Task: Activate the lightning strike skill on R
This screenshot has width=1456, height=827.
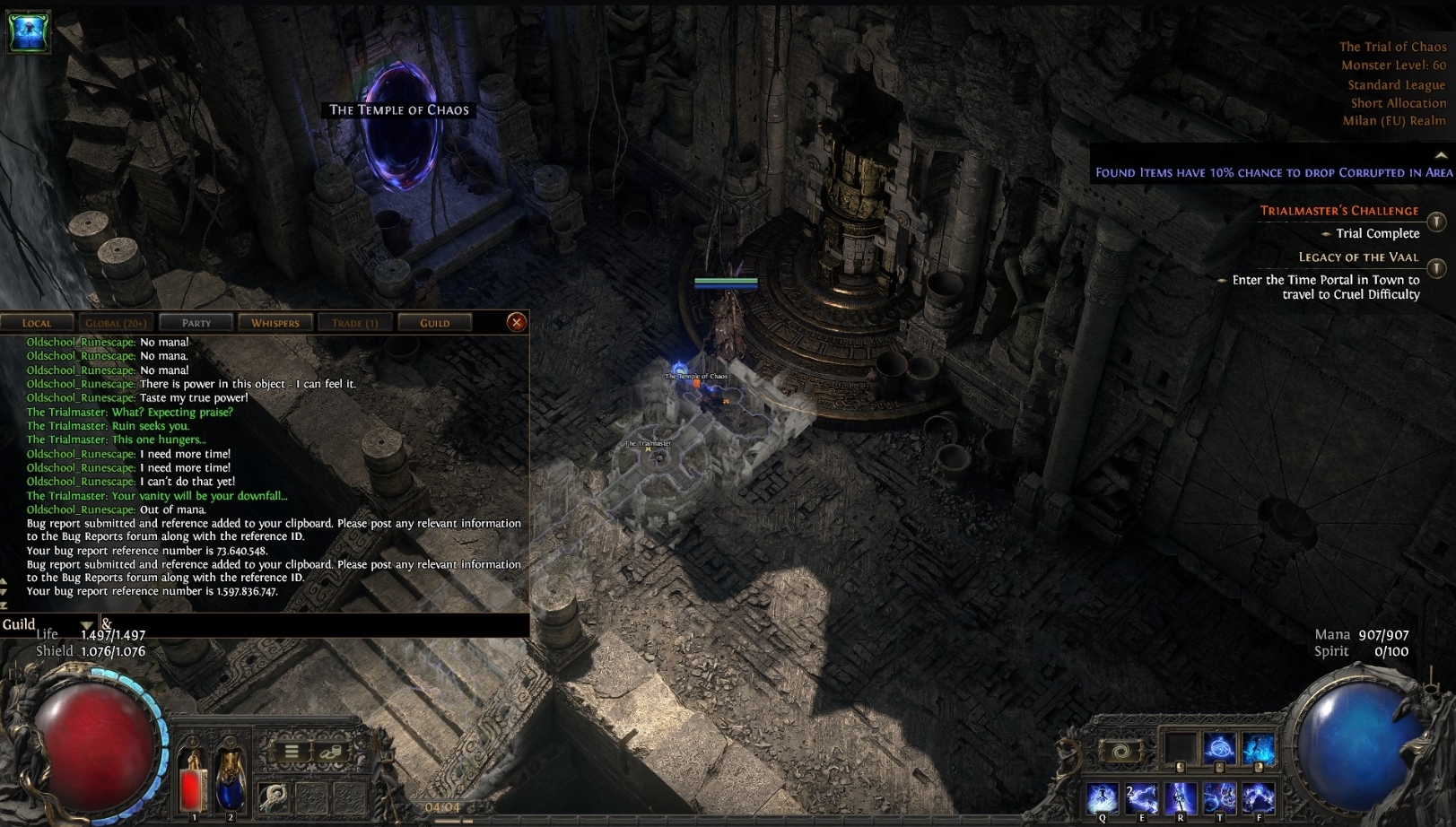Action: coord(1181,797)
